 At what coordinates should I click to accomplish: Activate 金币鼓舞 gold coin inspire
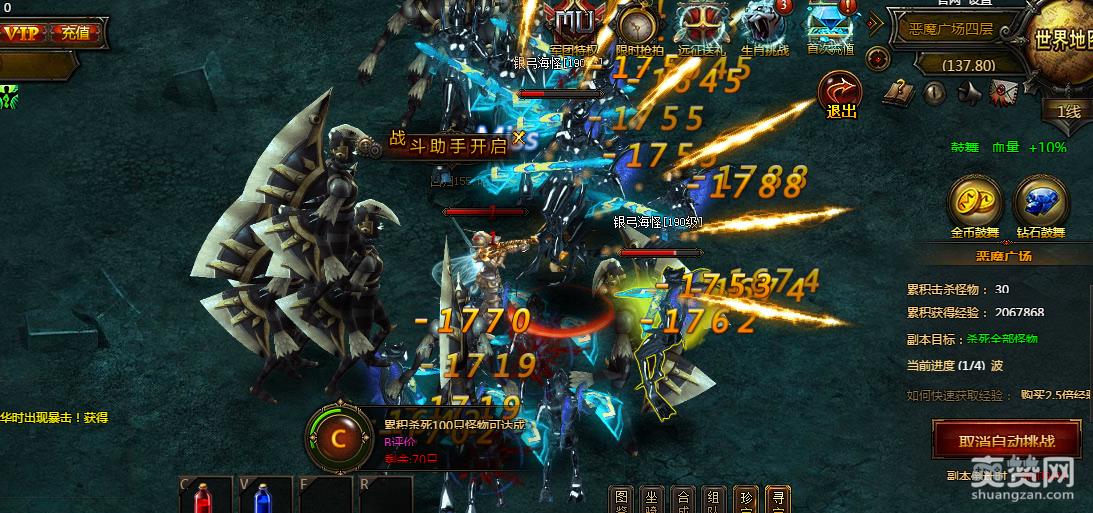tap(973, 203)
